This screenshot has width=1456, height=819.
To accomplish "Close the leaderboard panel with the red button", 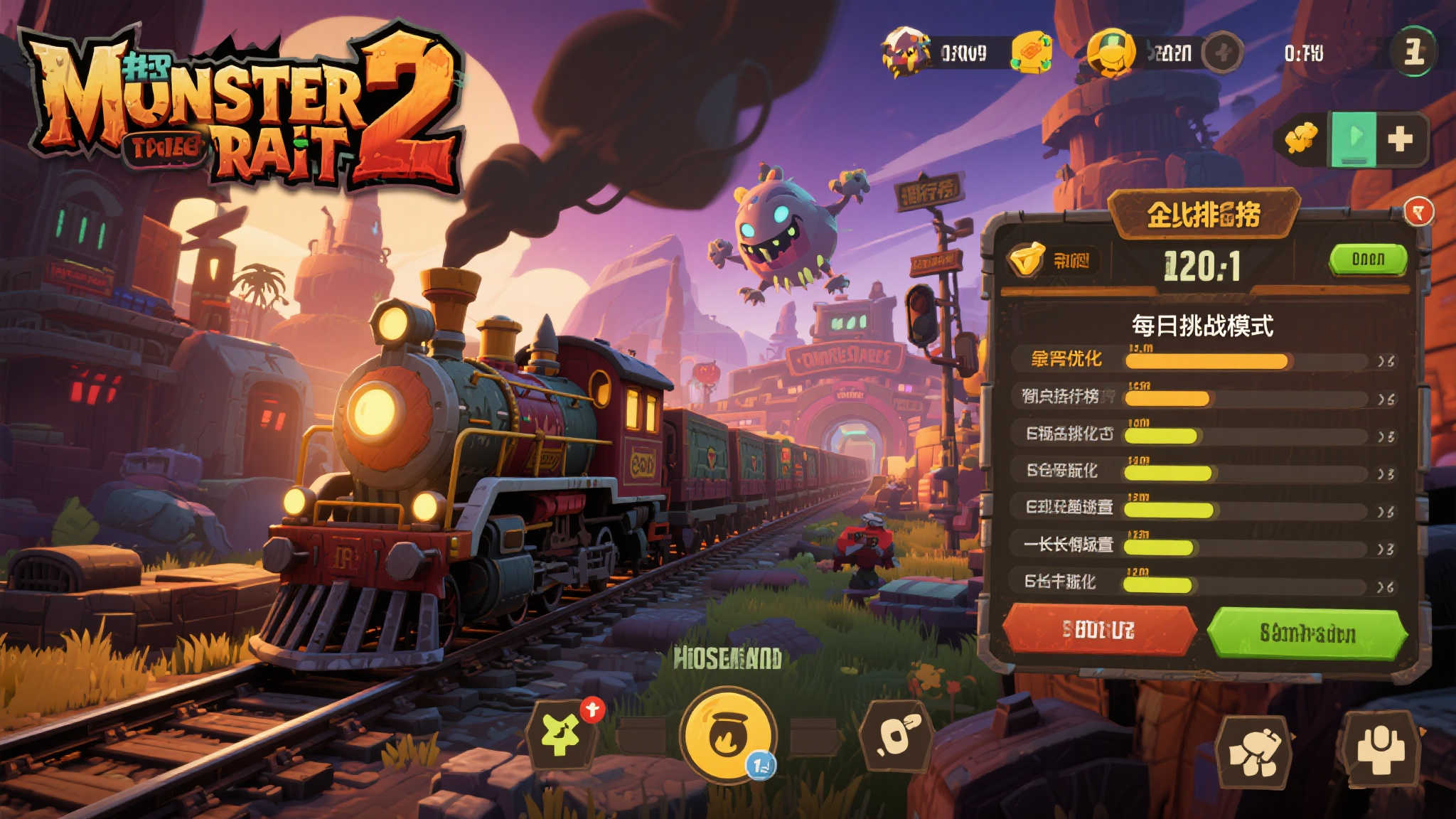I will [x=1418, y=212].
